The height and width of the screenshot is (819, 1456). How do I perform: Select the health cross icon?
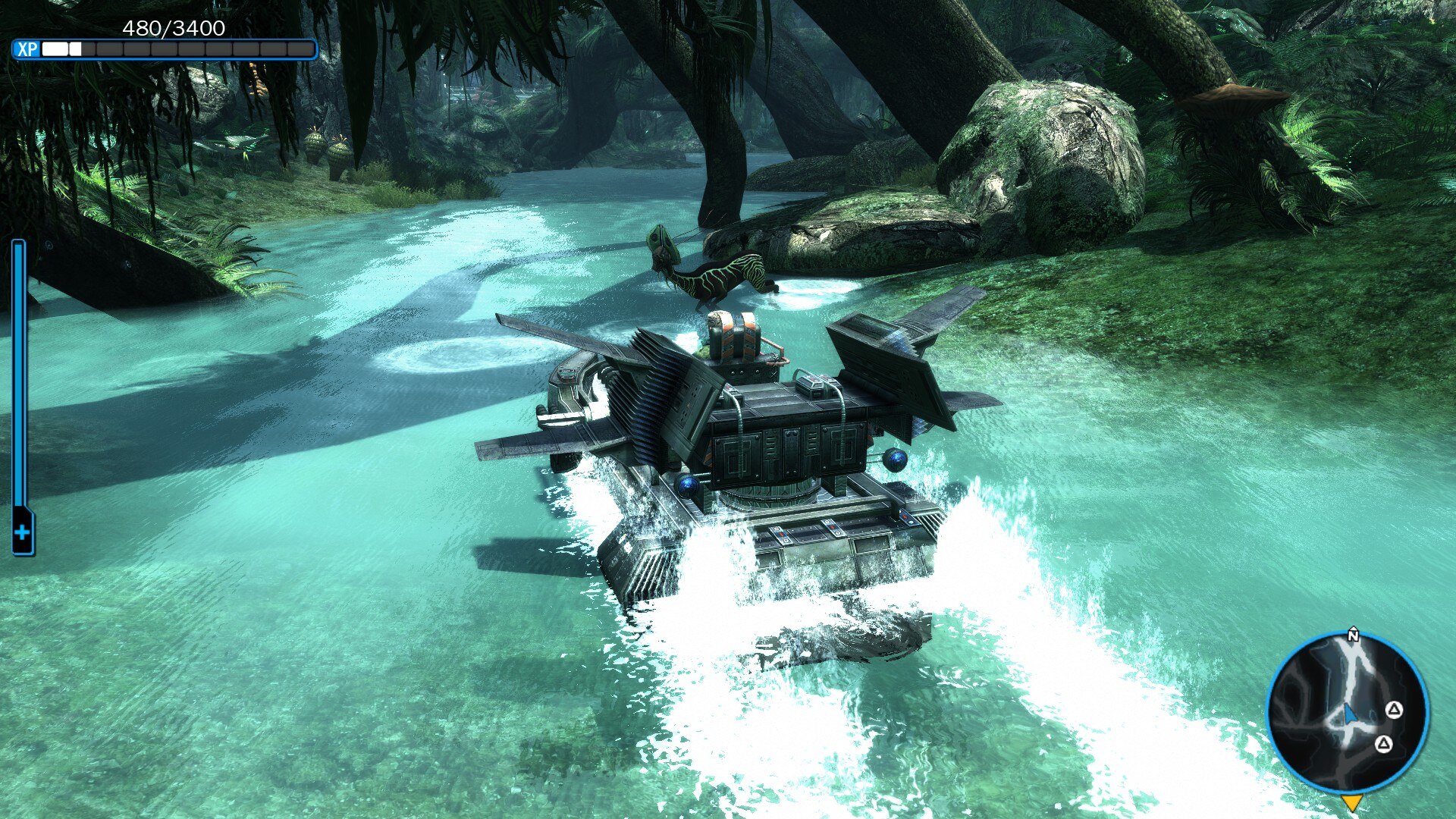coord(20,533)
